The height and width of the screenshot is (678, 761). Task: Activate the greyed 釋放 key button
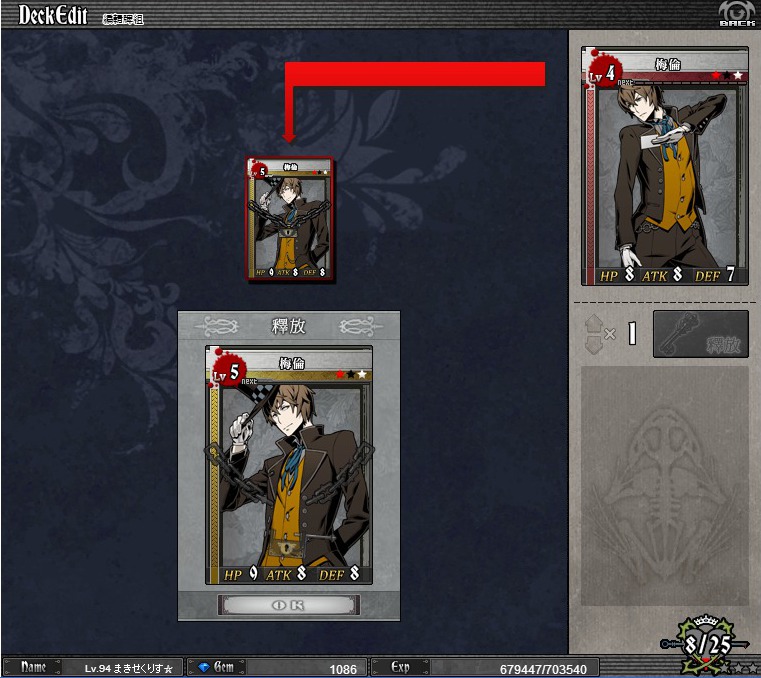[x=700, y=334]
